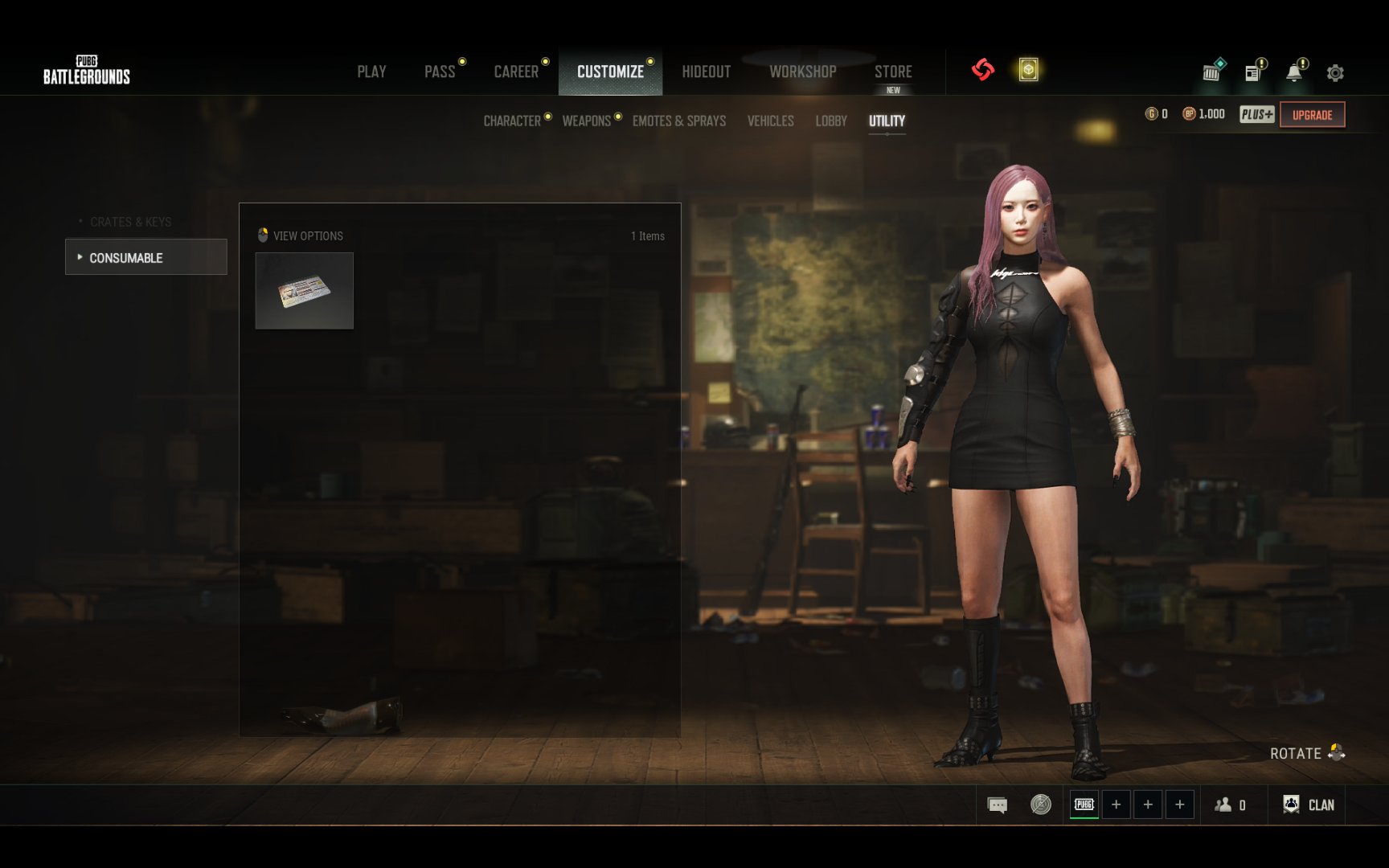Check the notifications bell
This screenshot has width=1389, height=868.
(1294, 73)
